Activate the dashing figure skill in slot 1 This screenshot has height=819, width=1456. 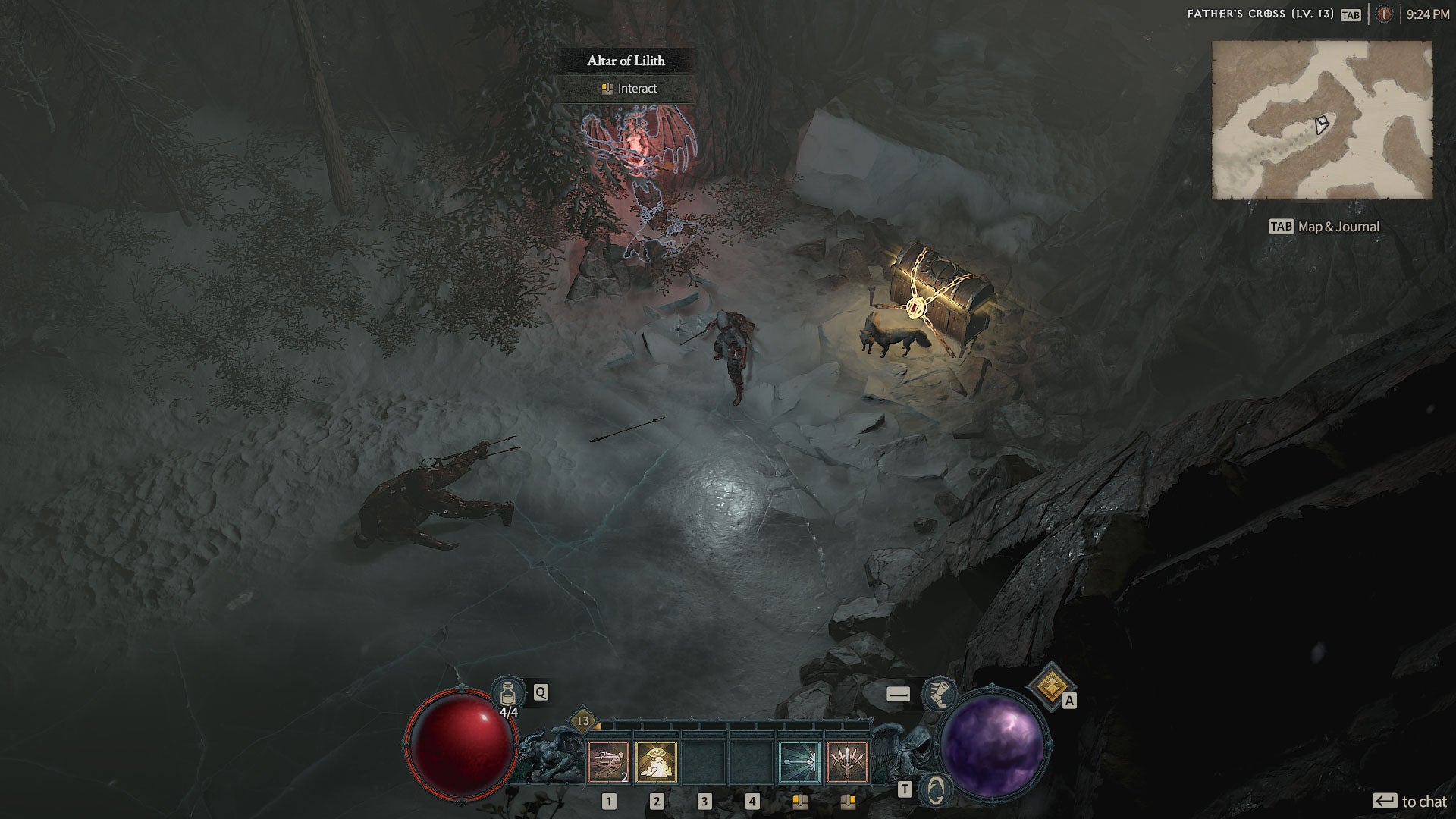coord(608,761)
